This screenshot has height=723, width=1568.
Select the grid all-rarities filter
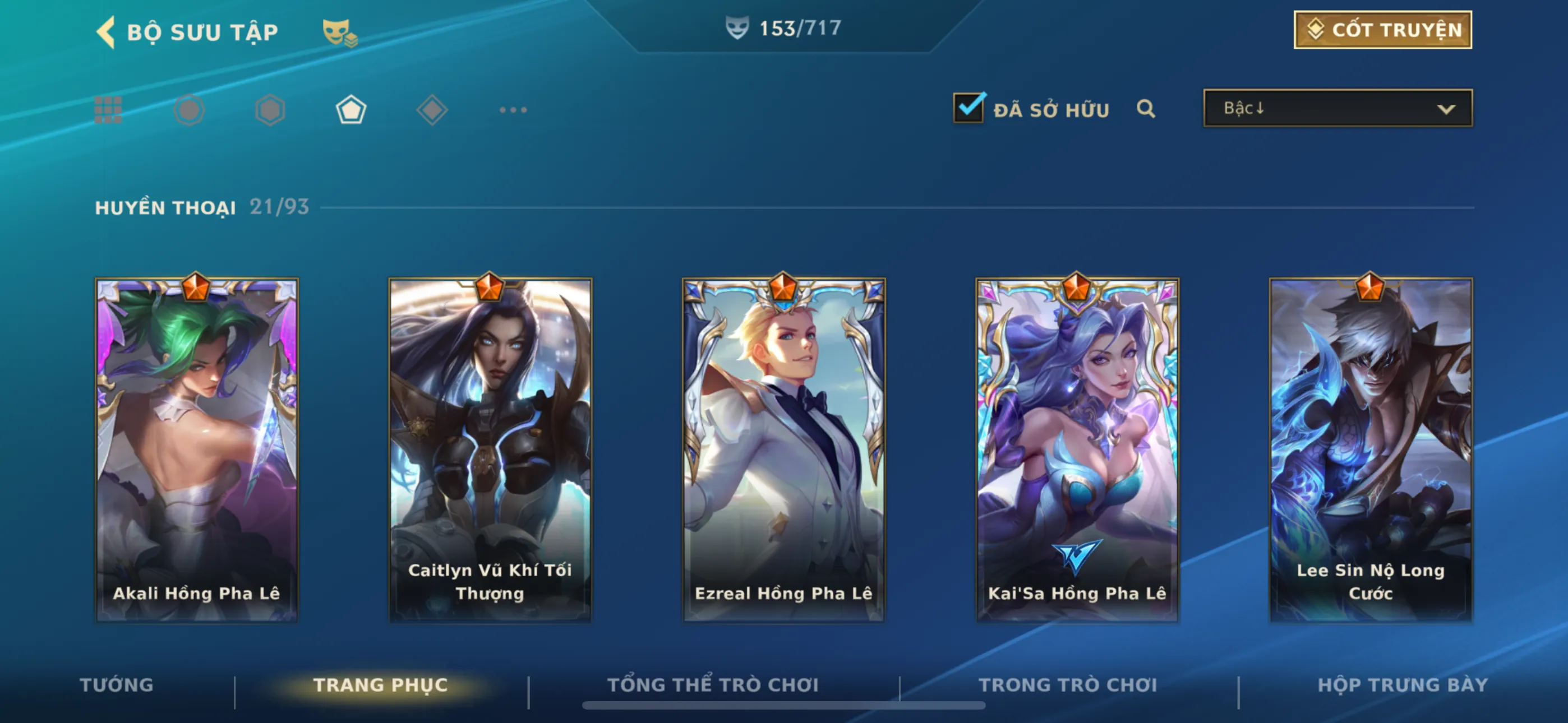click(x=108, y=110)
